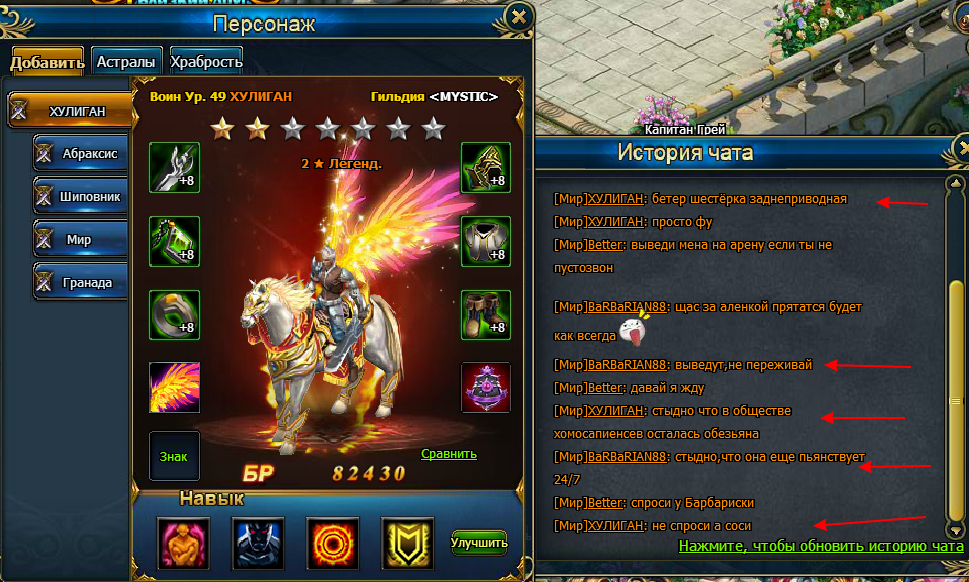Inspect the flaming wings equipment slot
The width and height of the screenshot is (969, 582).
[x=174, y=387]
